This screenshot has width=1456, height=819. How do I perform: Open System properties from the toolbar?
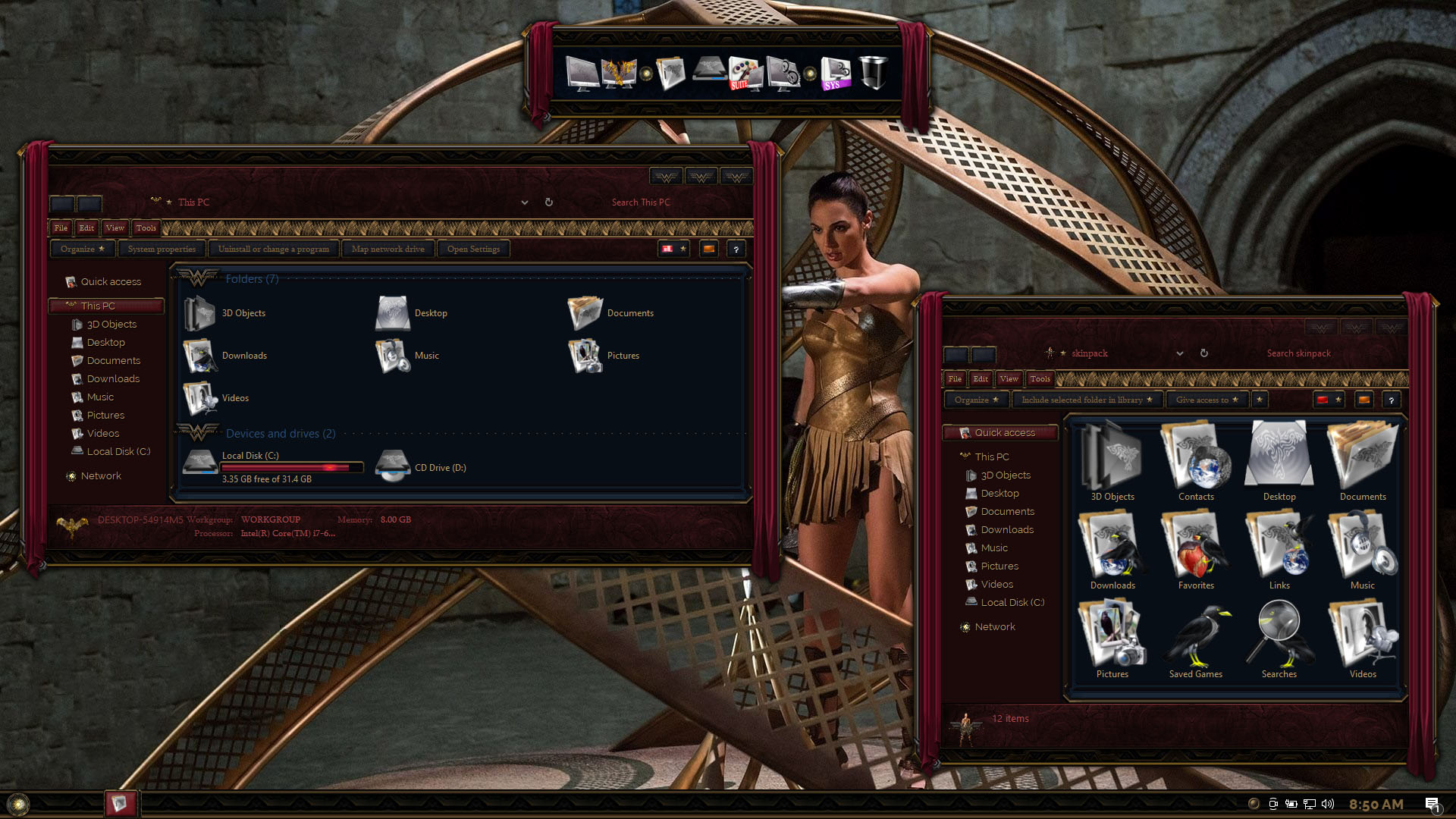[162, 249]
